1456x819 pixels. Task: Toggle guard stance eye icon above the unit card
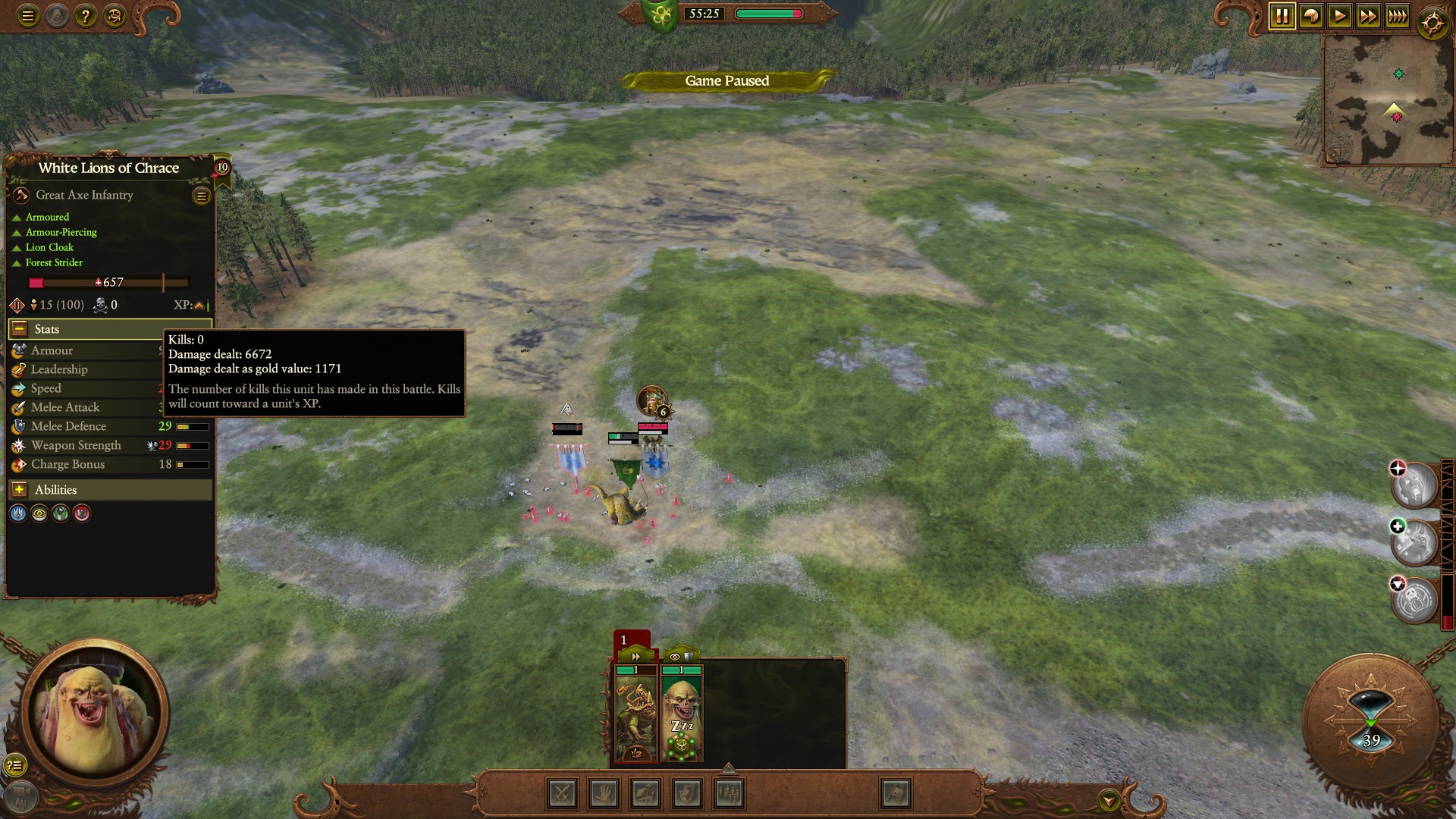pos(675,657)
